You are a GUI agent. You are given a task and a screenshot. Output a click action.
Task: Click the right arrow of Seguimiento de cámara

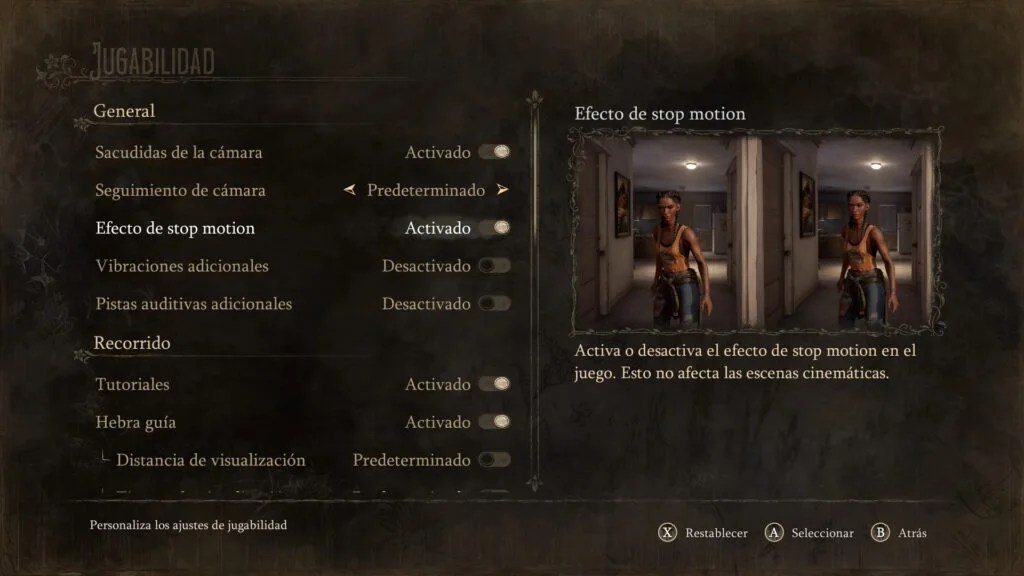click(x=502, y=190)
